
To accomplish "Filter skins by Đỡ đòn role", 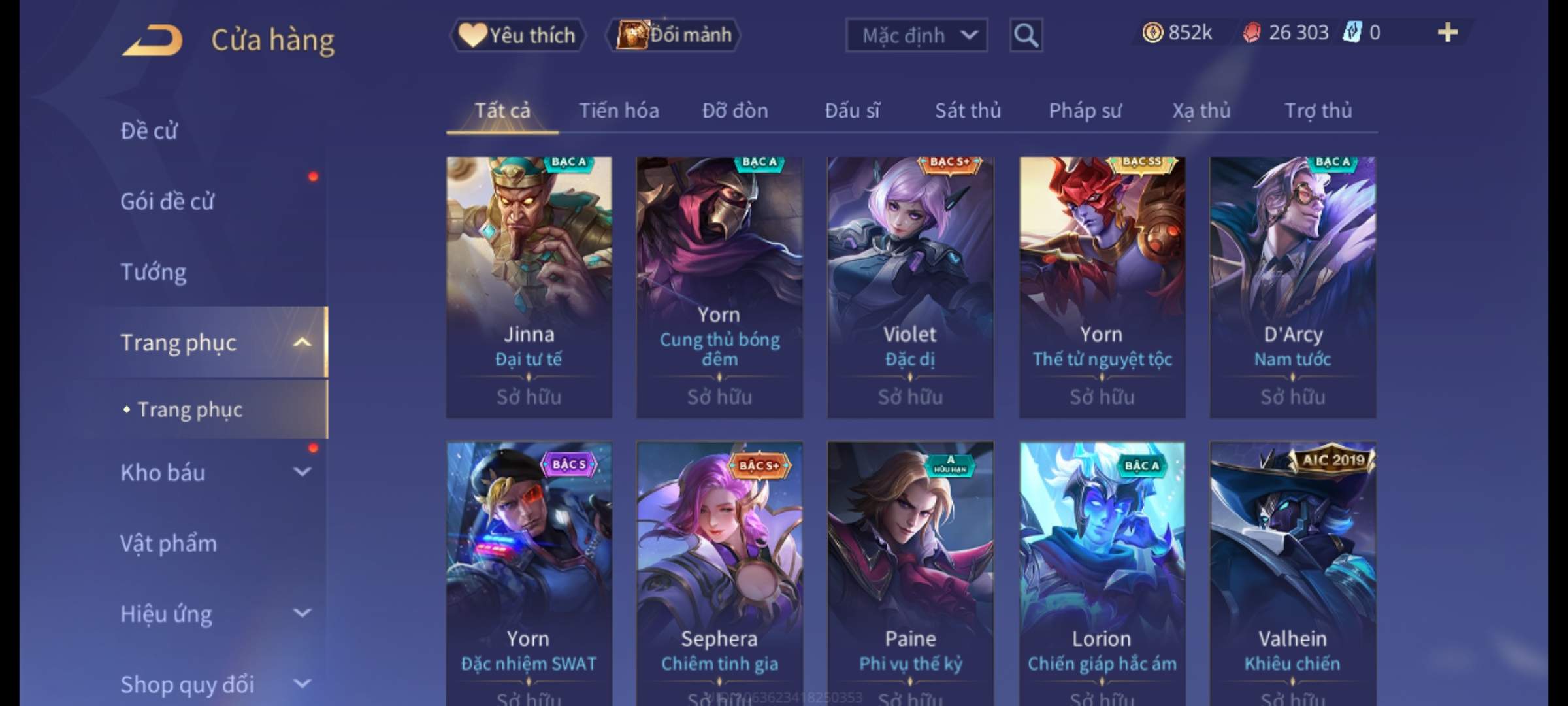I will click(x=735, y=110).
